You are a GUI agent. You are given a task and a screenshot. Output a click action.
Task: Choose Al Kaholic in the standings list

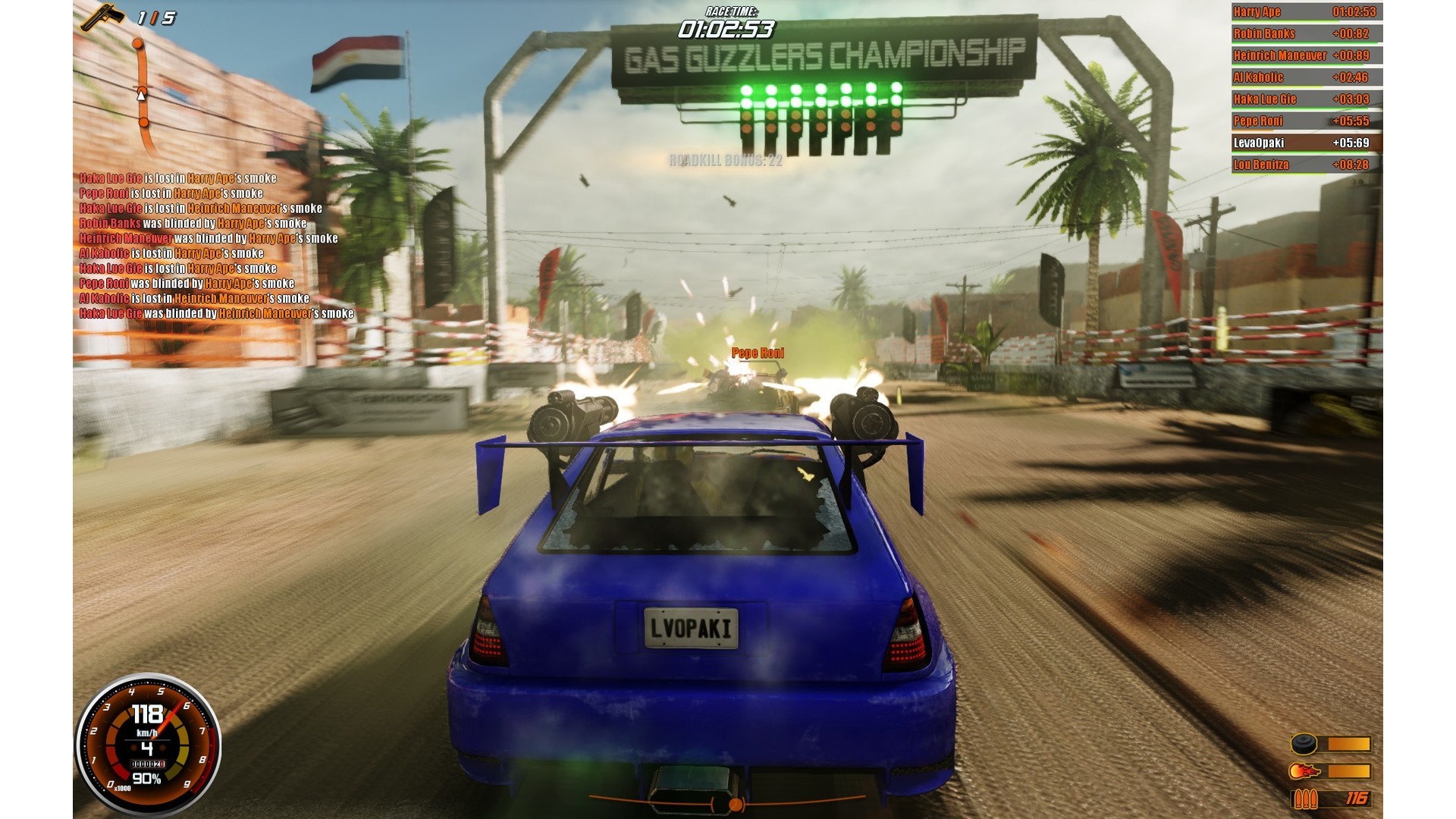(1305, 77)
